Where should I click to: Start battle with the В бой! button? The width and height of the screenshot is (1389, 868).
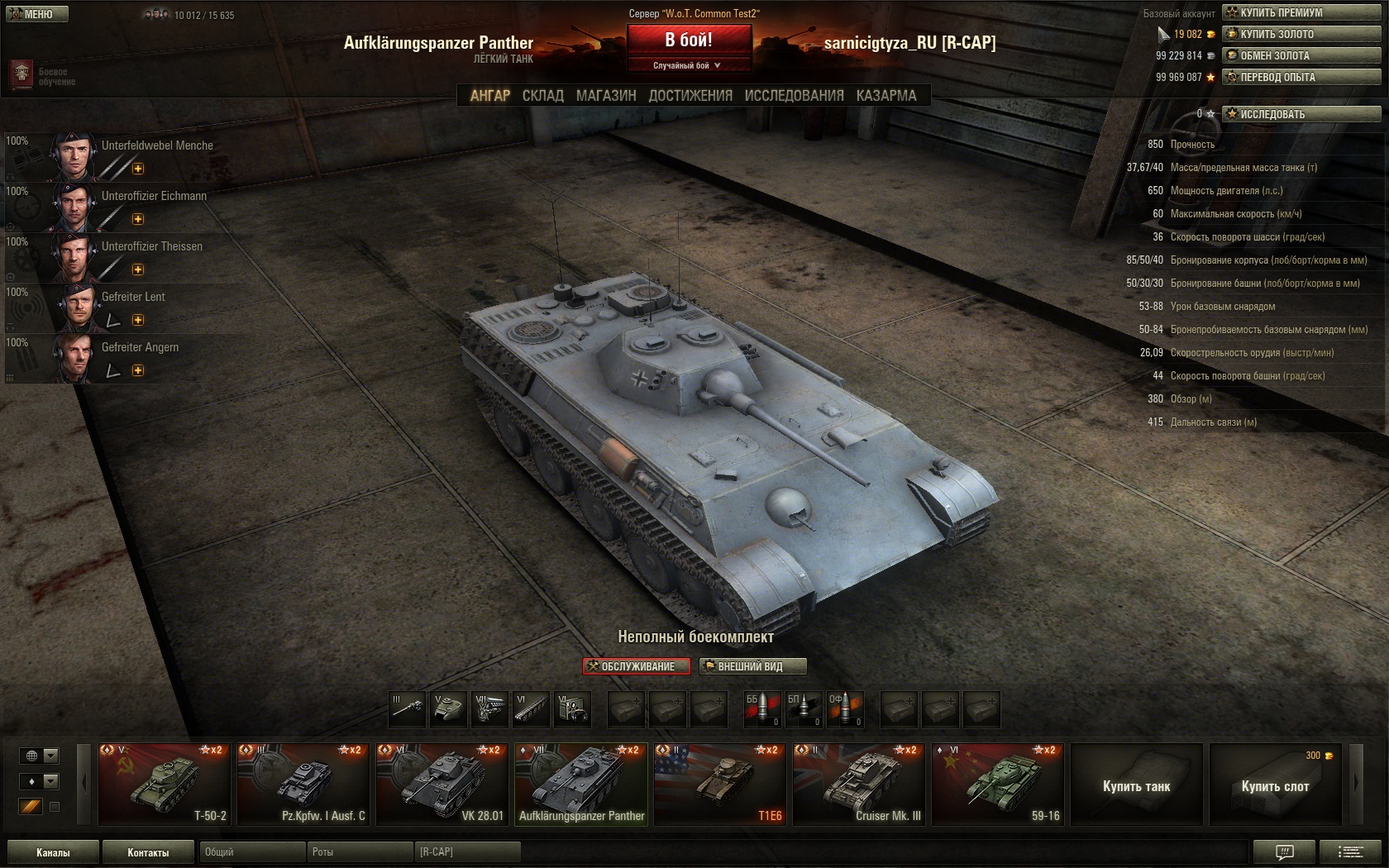[689, 40]
